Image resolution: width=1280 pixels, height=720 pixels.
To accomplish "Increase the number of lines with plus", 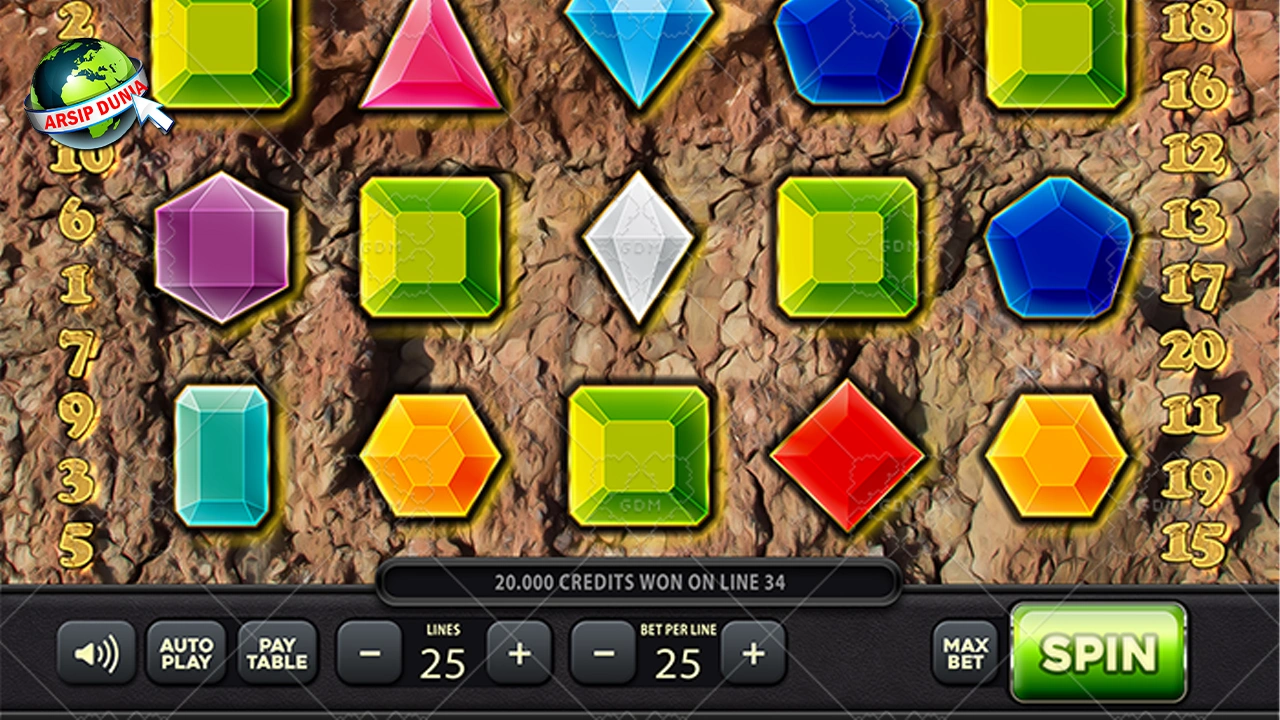I will click(x=519, y=653).
